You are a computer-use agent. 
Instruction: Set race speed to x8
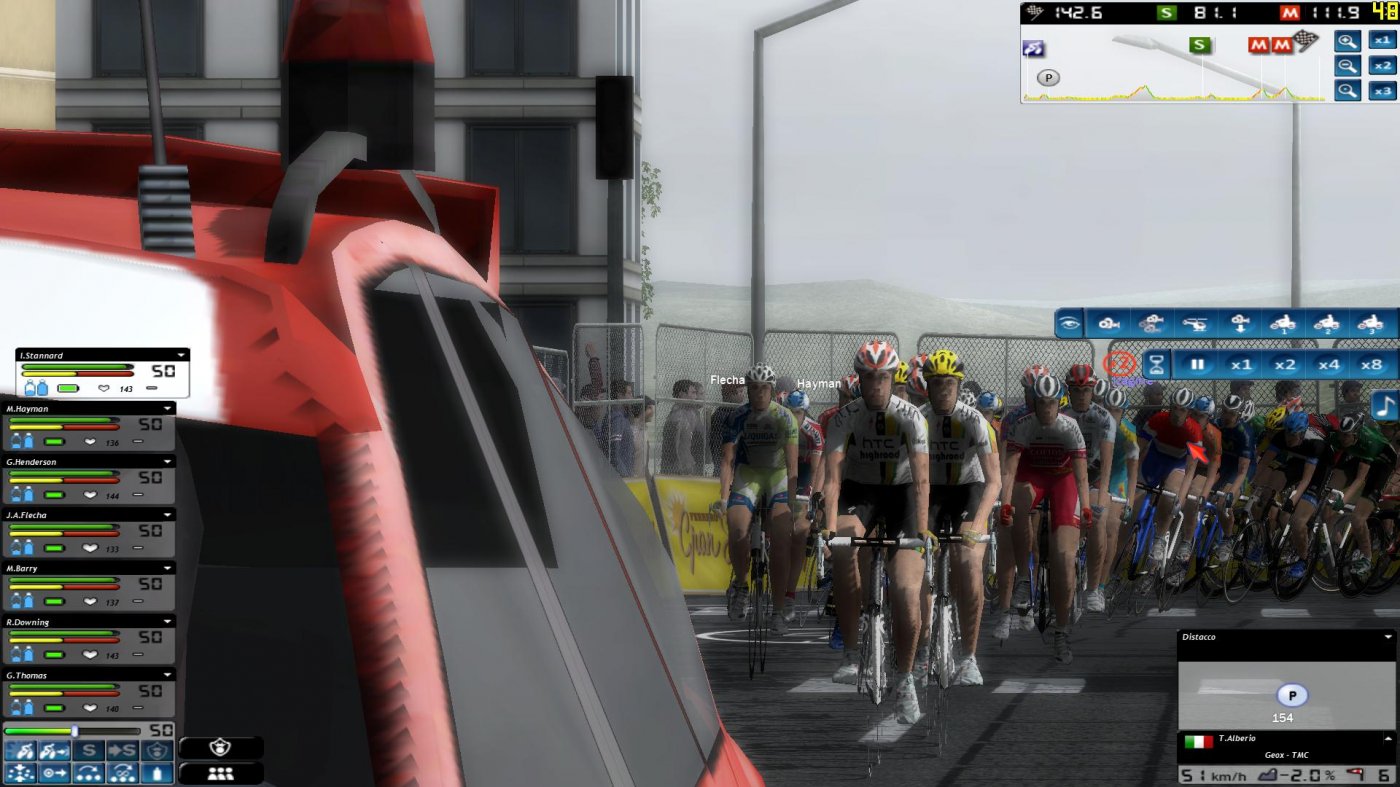1373,363
